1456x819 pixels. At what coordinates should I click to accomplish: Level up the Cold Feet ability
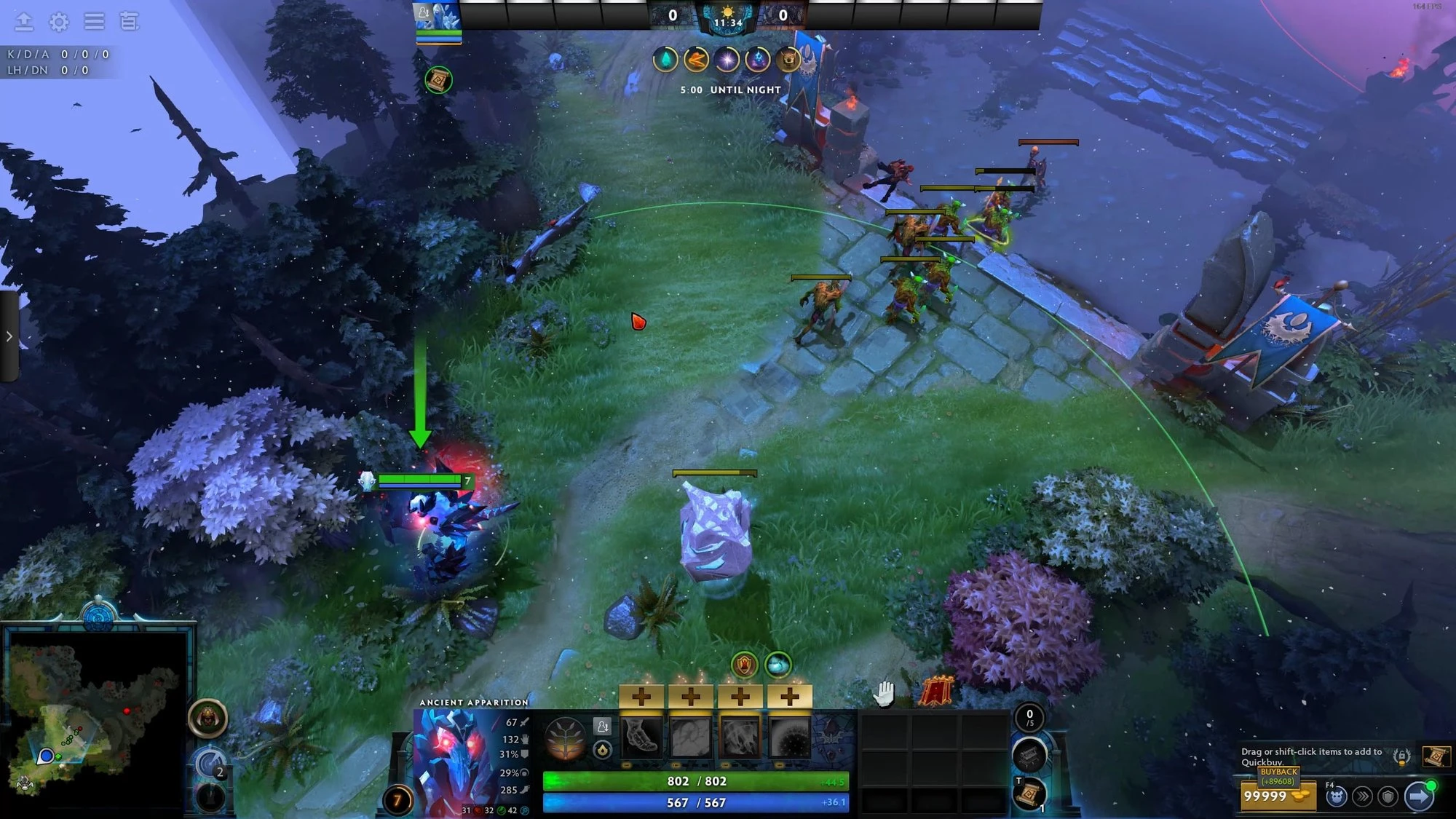(641, 697)
